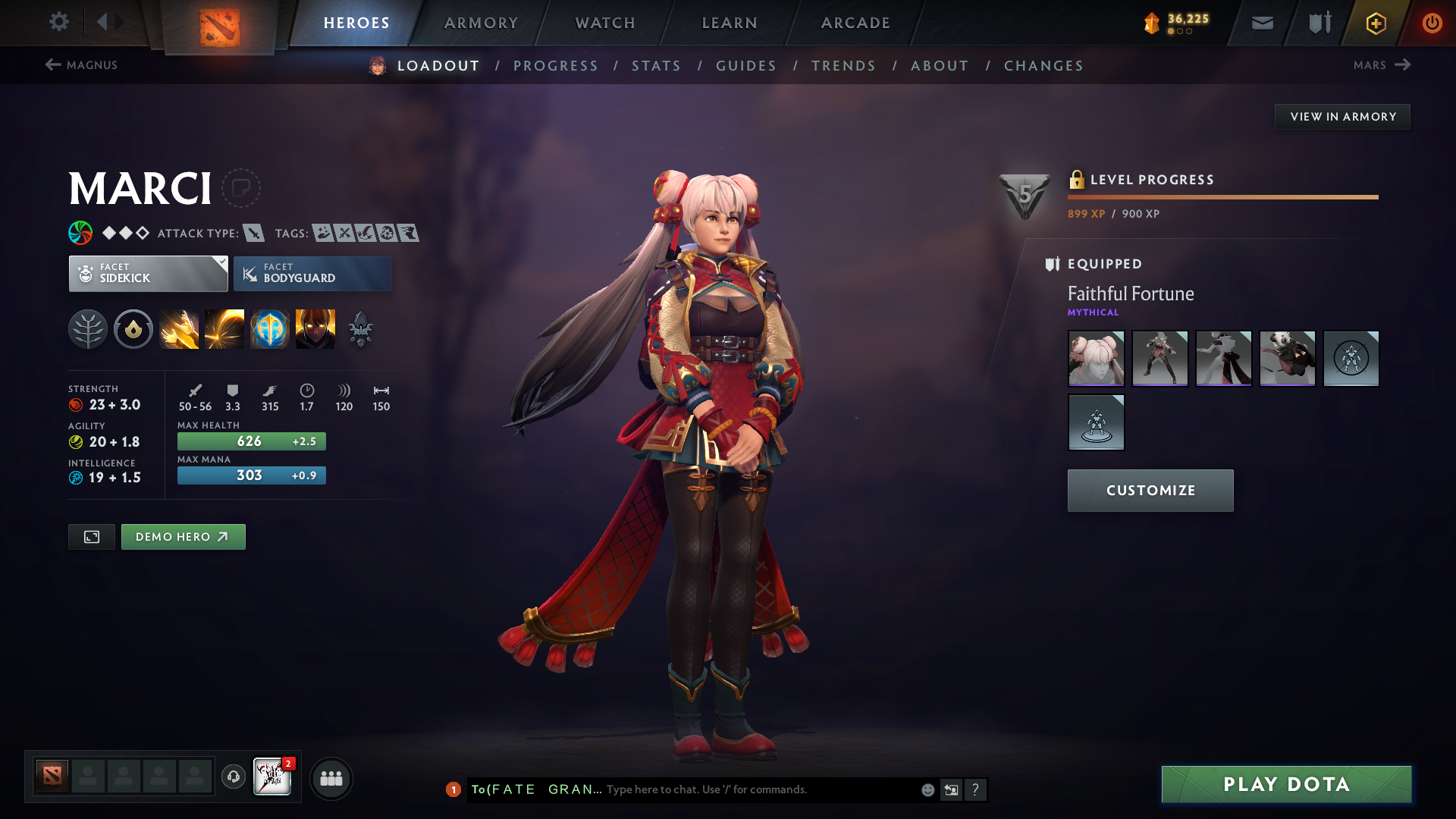Open voice chat headset icon near party slots
Image resolution: width=1456 pixels, height=819 pixels.
233,777
